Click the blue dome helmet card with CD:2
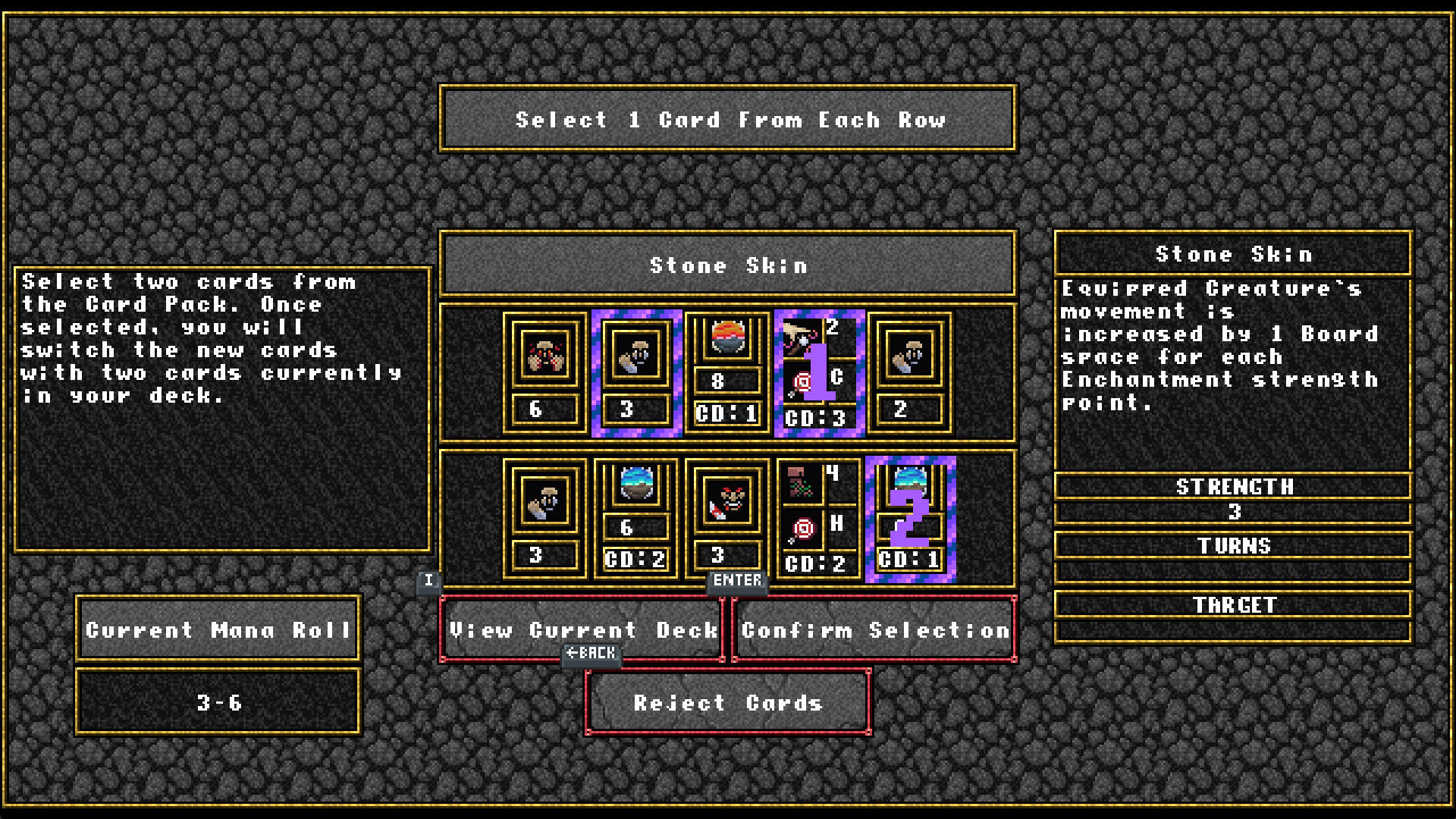The width and height of the screenshot is (1456, 819). click(635, 519)
